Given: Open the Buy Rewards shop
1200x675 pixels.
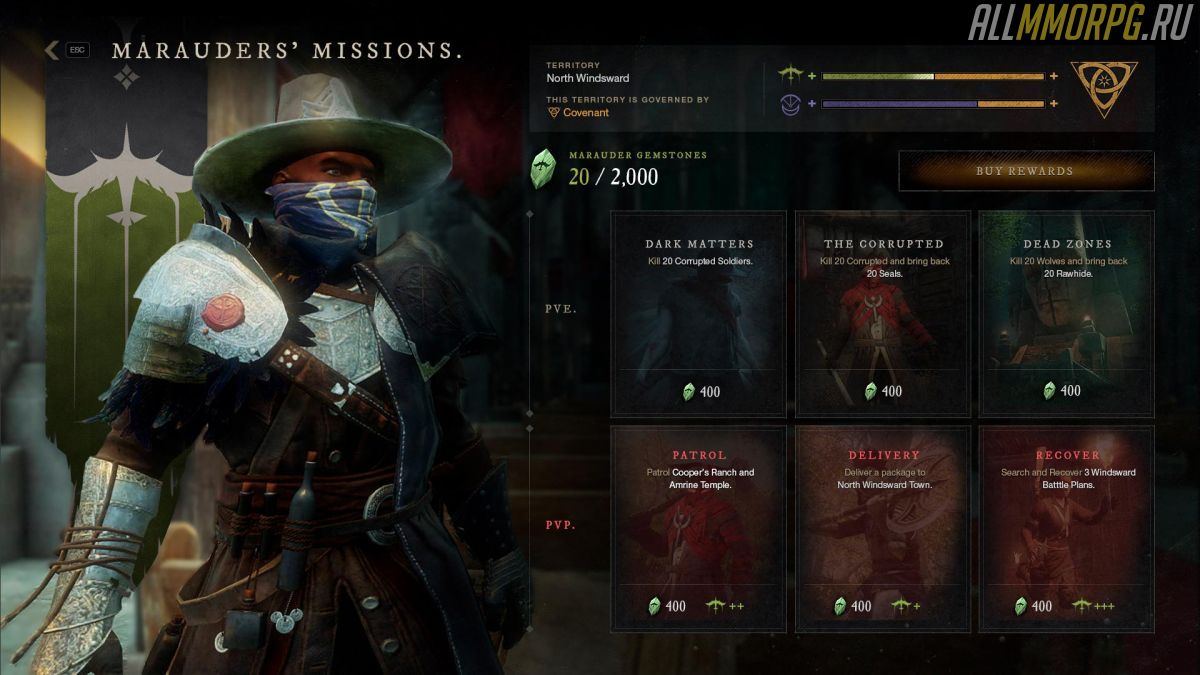Looking at the screenshot, I should 1025,171.
